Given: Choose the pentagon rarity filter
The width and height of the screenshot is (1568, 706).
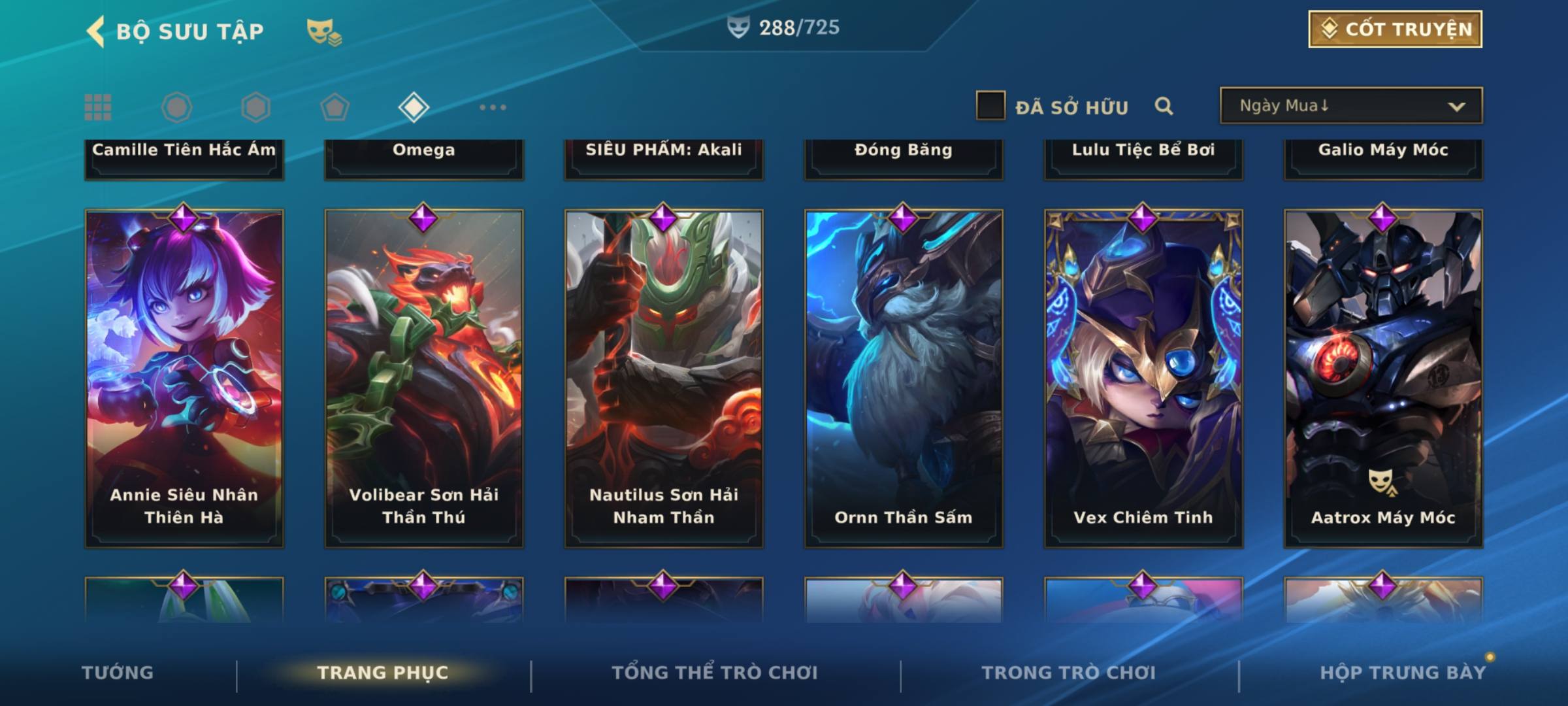Looking at the screenshot, I should (x=335, y=107).
